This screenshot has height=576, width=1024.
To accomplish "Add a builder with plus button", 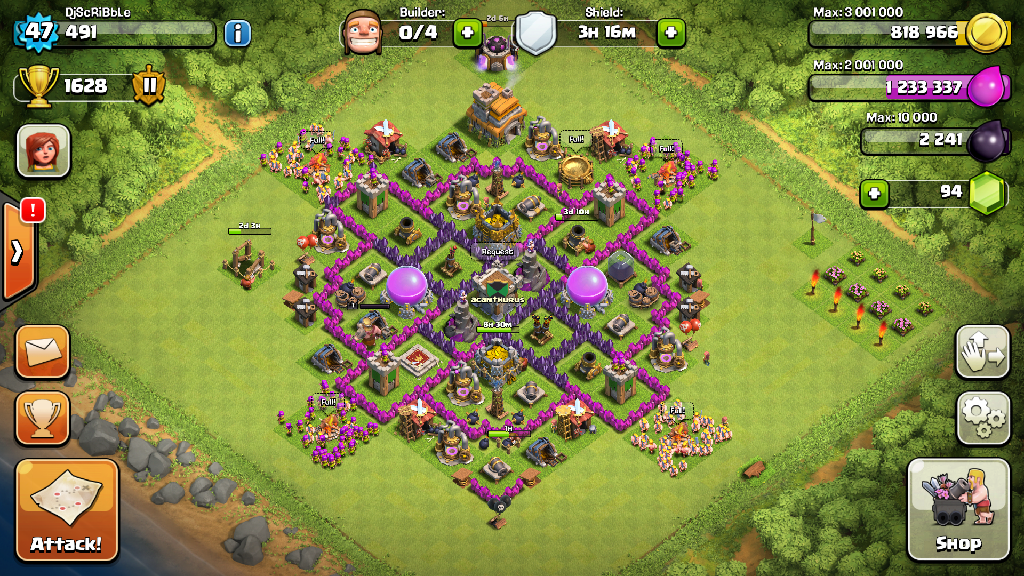I will click(467, 33).
